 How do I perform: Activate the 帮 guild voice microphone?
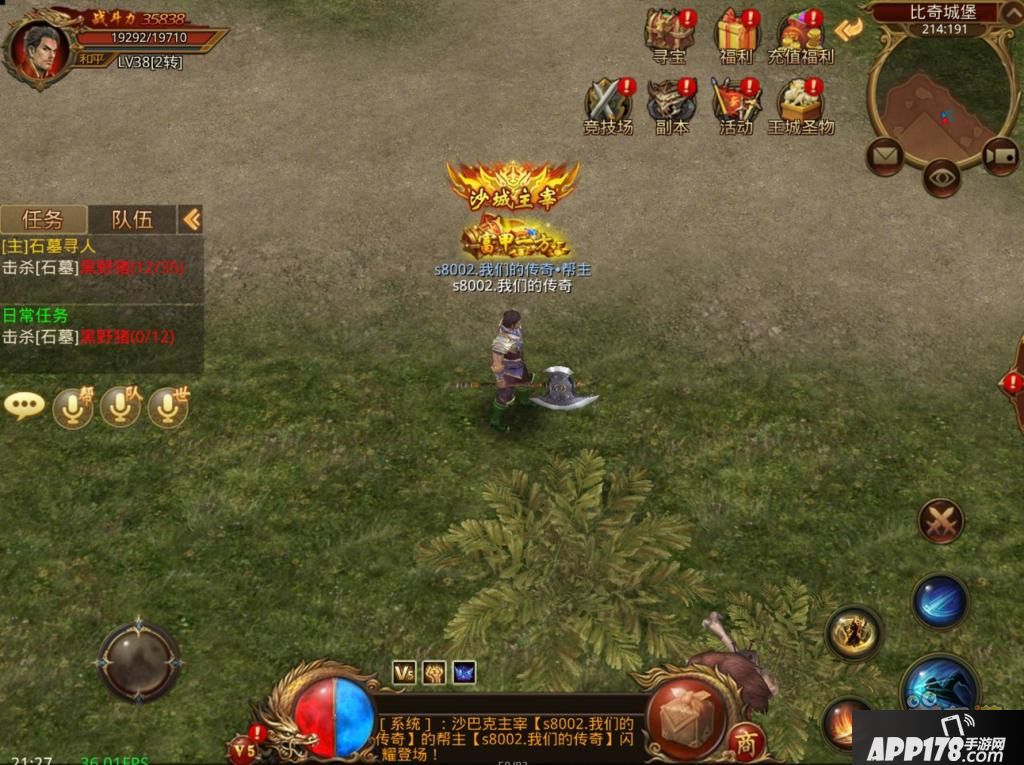click(x=73, y=406)
